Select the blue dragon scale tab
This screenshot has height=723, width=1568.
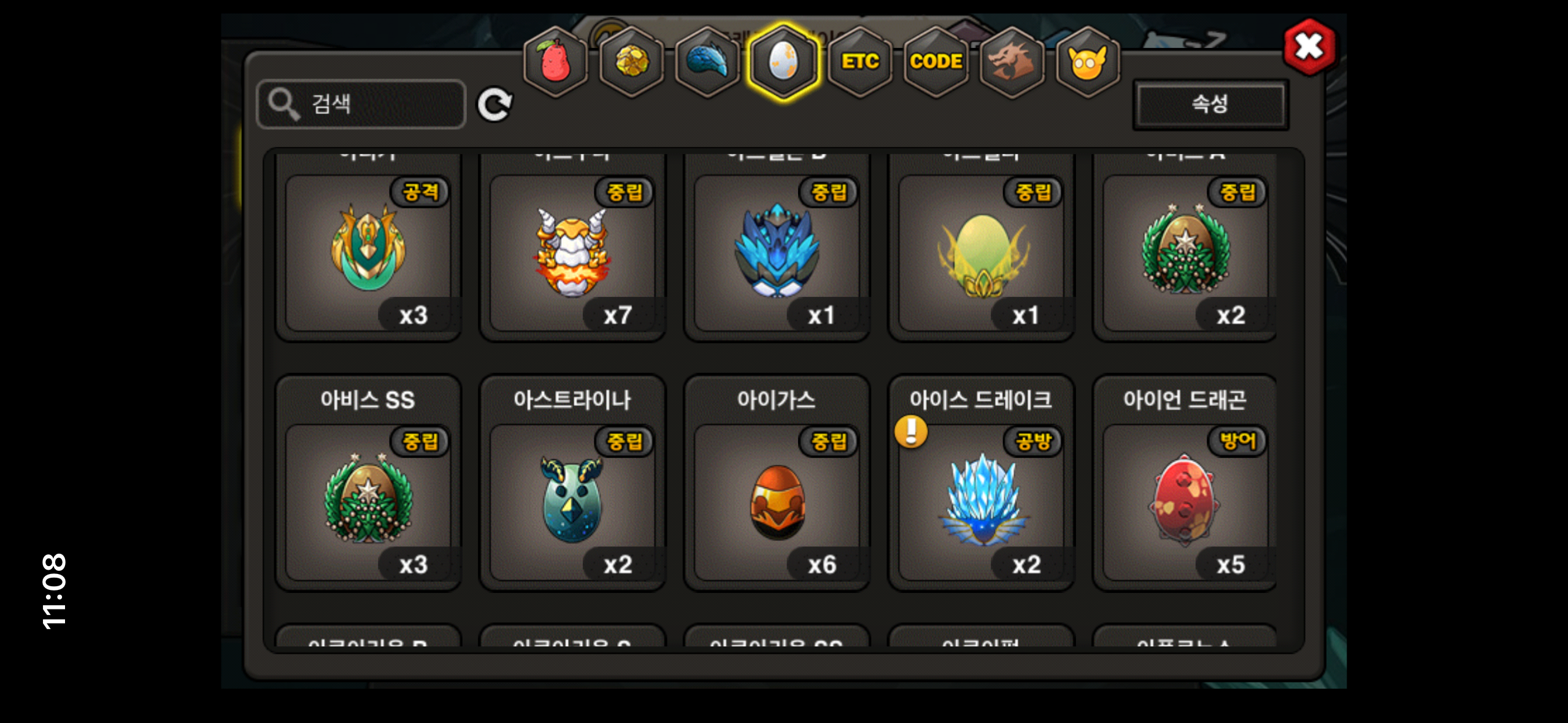pyautogui.click(x=707, y=62)
